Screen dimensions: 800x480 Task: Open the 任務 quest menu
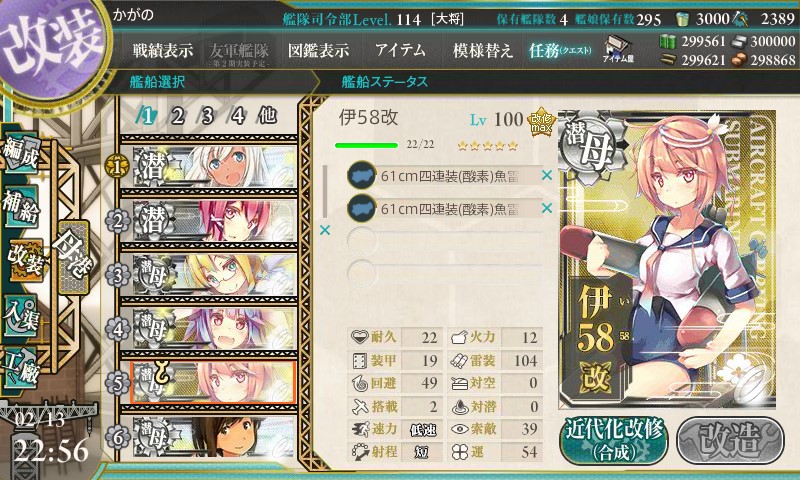561,50
